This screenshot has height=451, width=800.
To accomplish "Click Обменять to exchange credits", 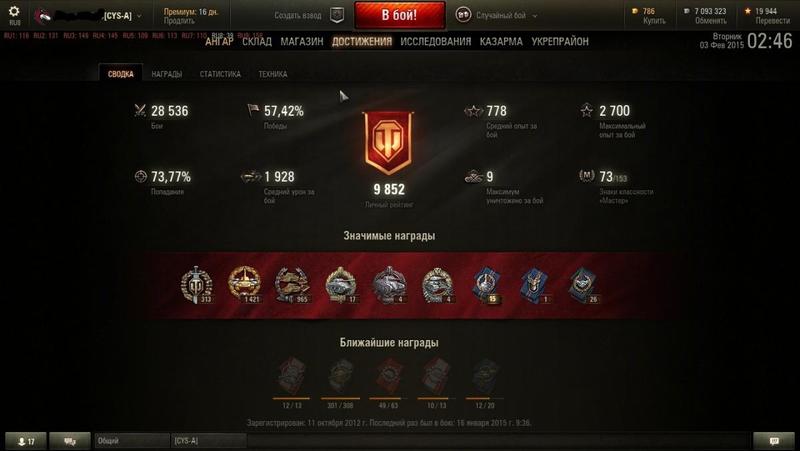I will pos(711,21).
